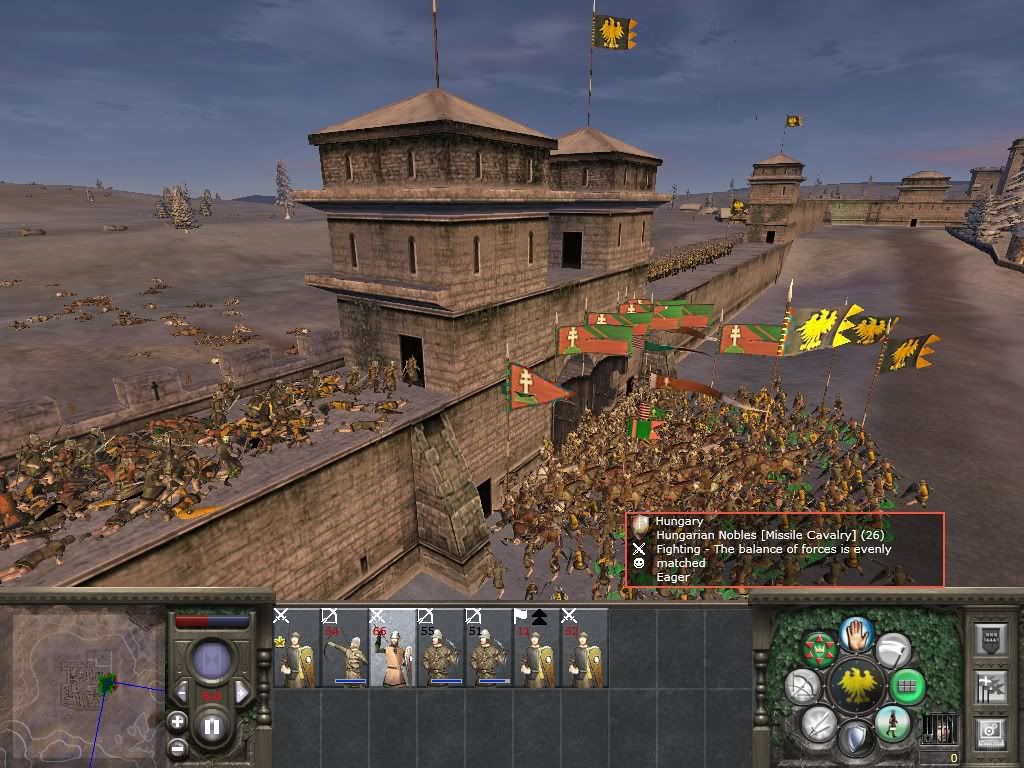Click the crossed swords melee button

pyautogui.click(x=819, y=722)
